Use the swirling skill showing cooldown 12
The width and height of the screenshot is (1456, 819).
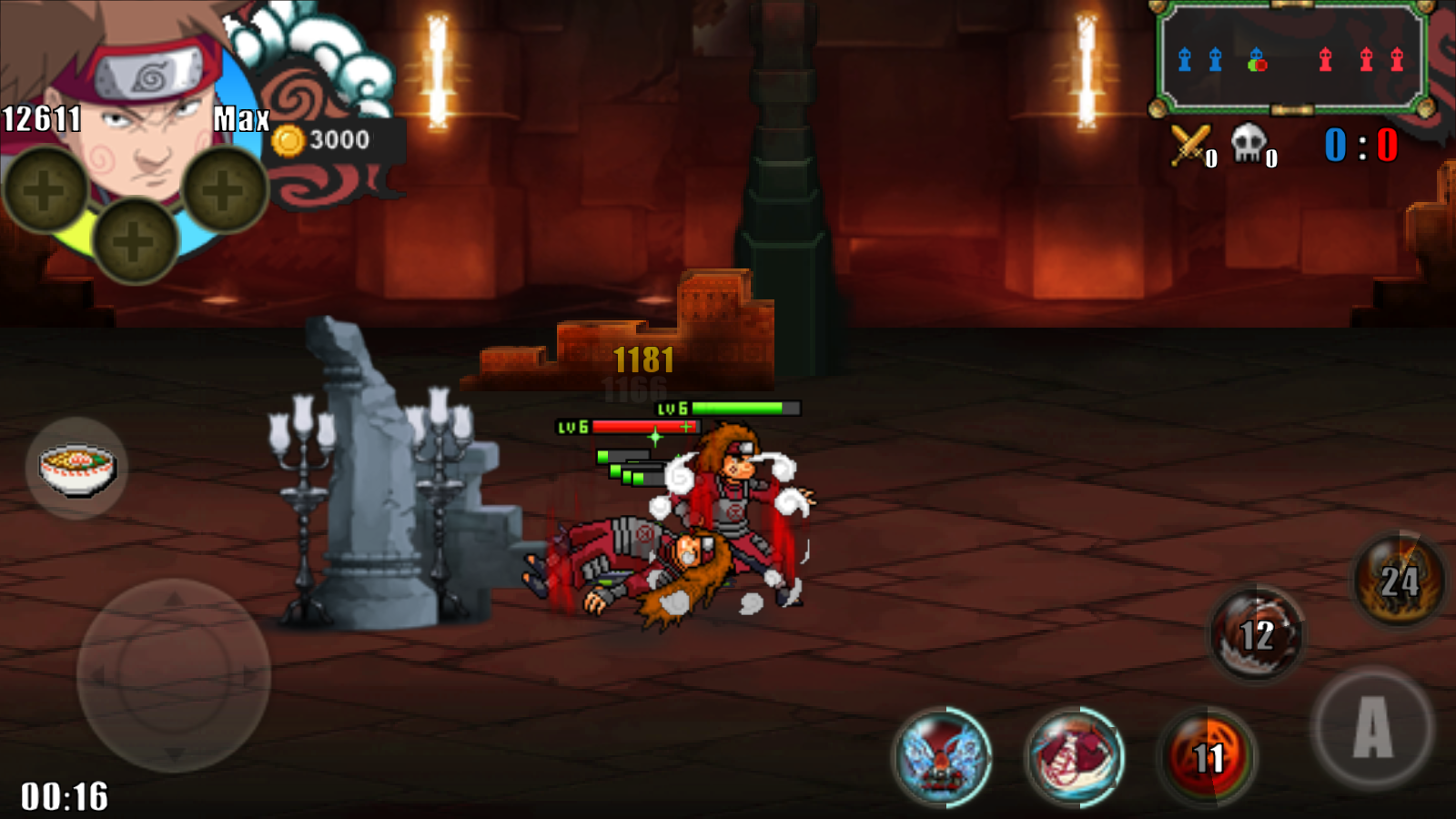point(1257,634)
